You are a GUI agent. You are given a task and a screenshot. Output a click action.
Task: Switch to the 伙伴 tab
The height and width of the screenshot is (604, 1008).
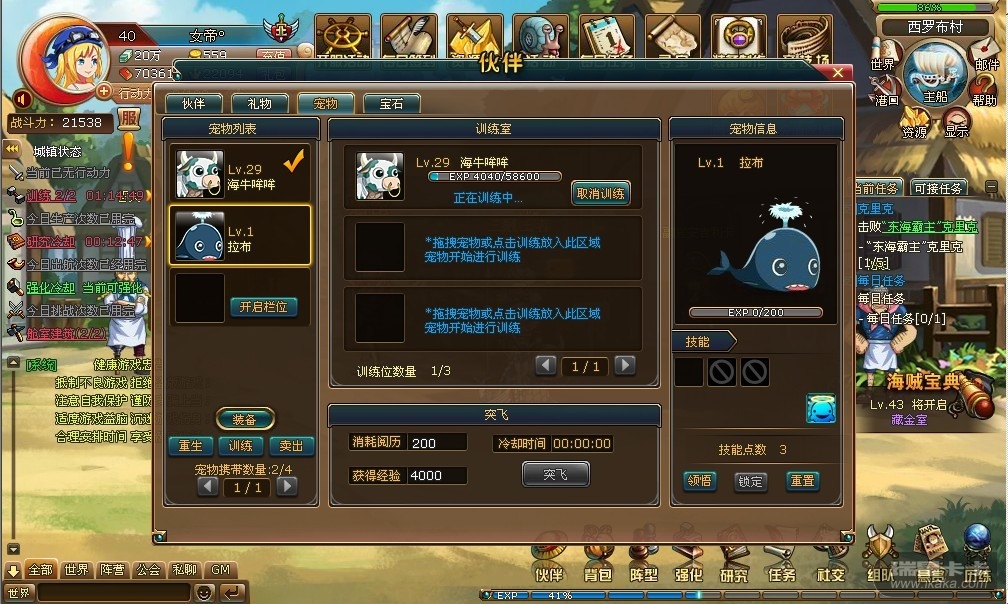pos(193,103)
